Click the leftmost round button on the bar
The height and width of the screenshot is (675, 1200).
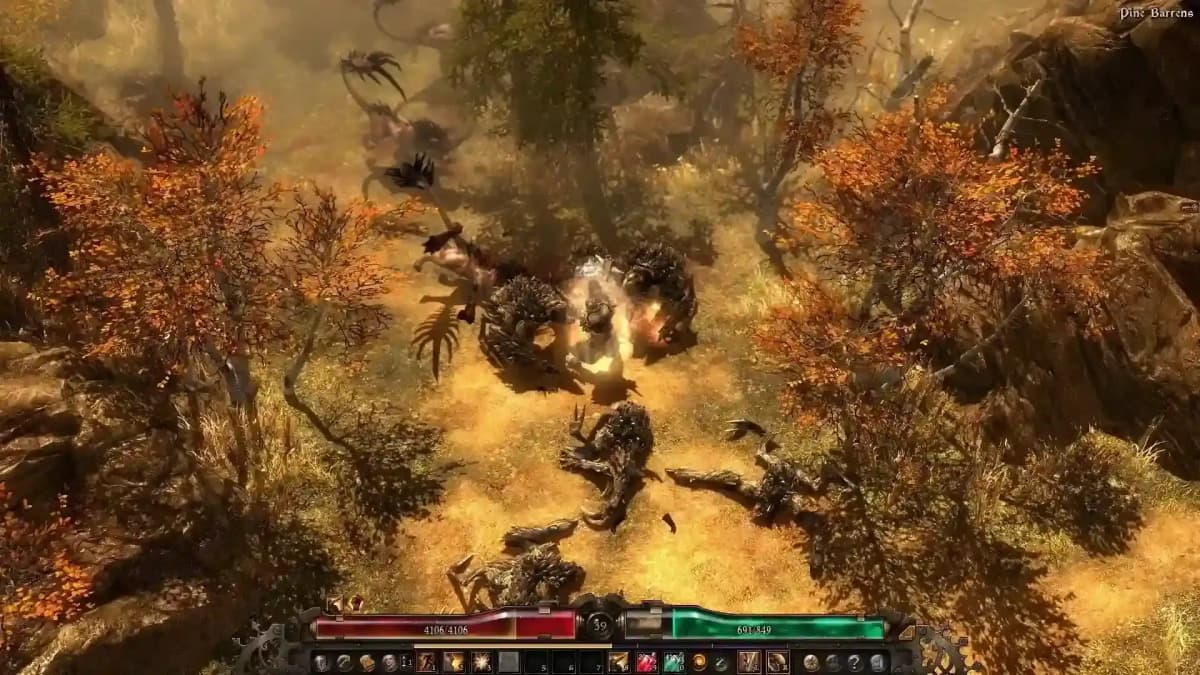(x=320, y=662)
